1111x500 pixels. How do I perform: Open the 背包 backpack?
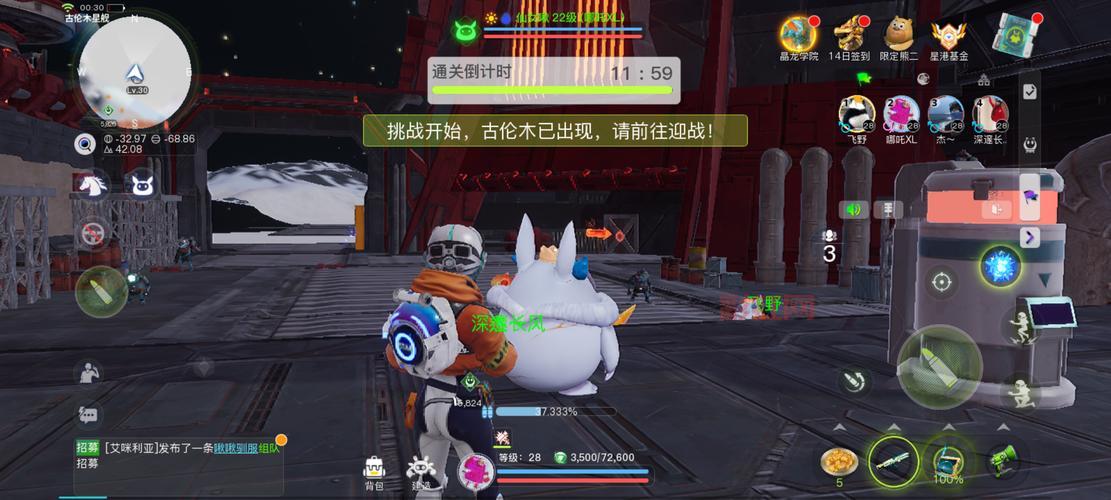point(374,472)
